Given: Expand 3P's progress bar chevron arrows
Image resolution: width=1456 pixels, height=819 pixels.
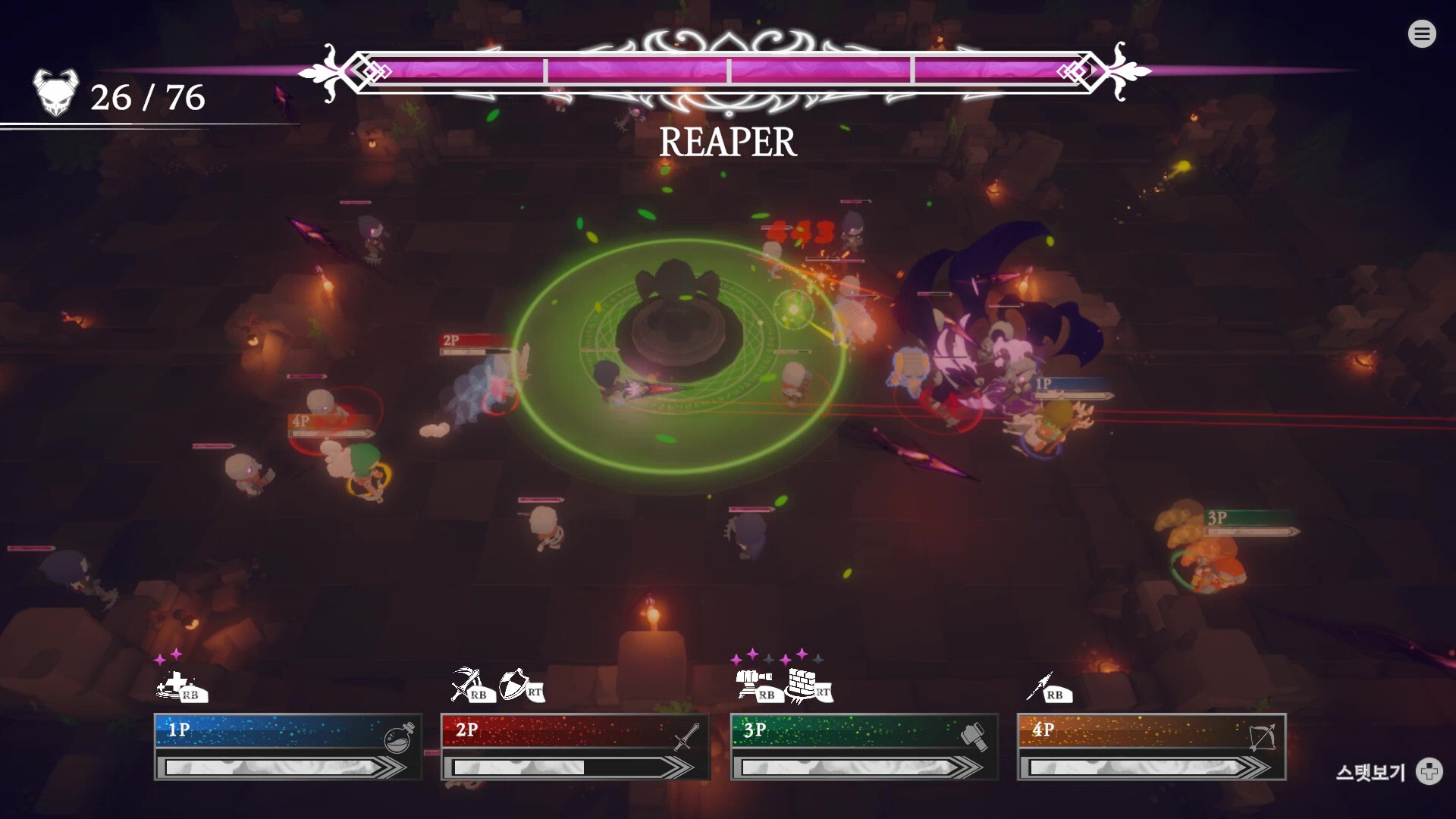Looking at the screenshot, I should (x=964, y=767).
